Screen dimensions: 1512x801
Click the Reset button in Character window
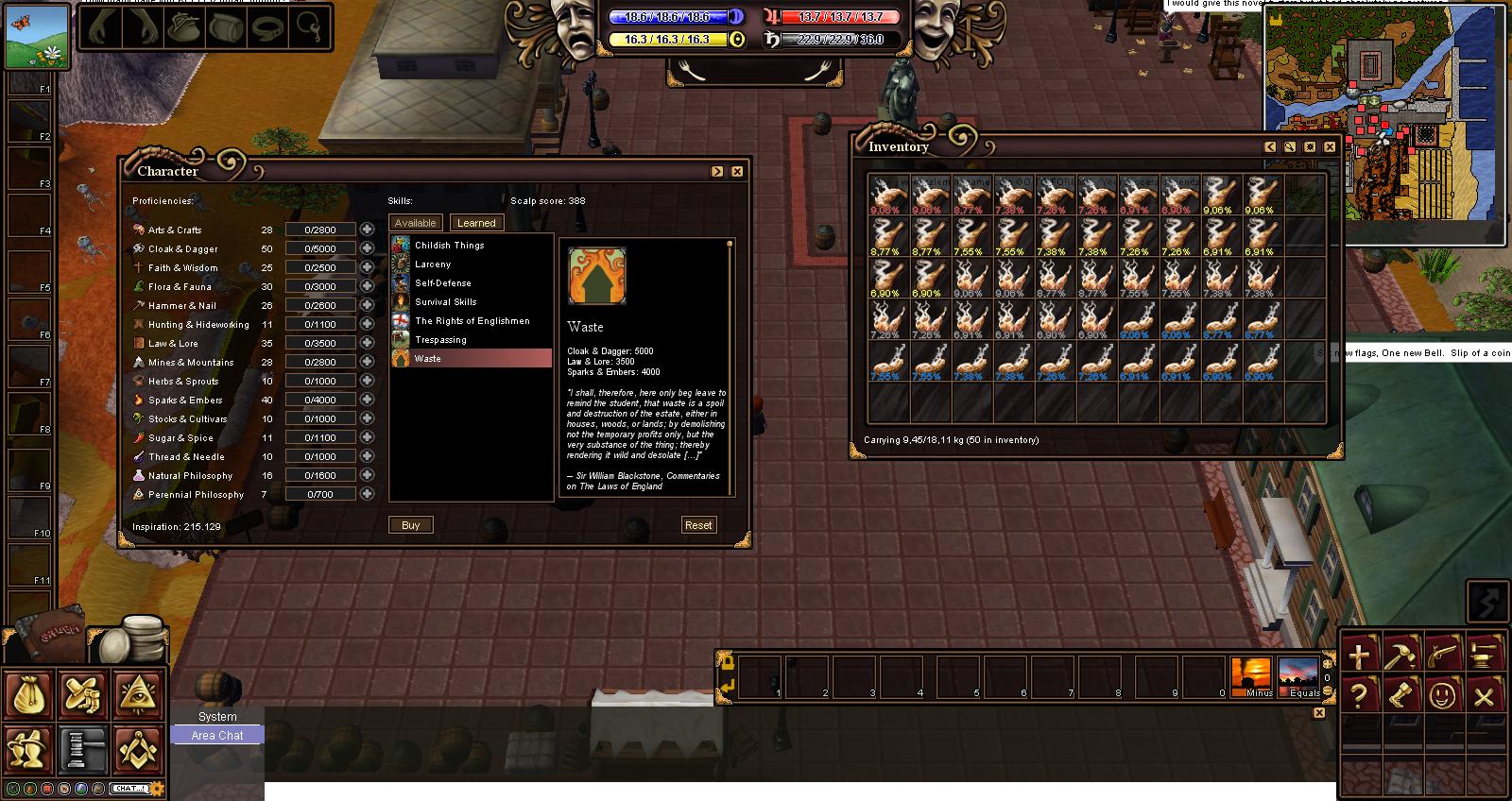(x=698, y=525)
